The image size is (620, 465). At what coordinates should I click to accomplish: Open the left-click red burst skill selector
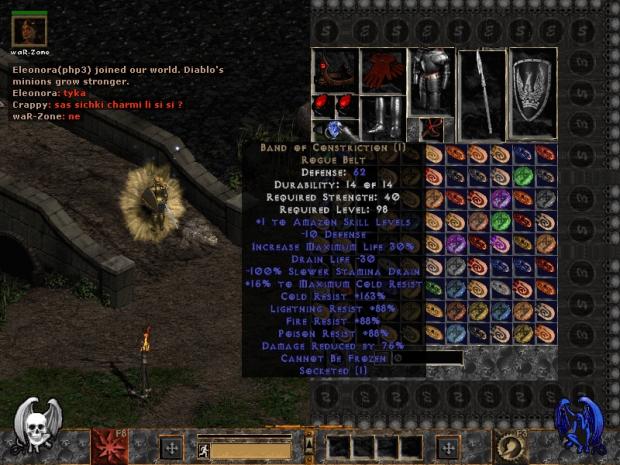(x=108, y=444)
